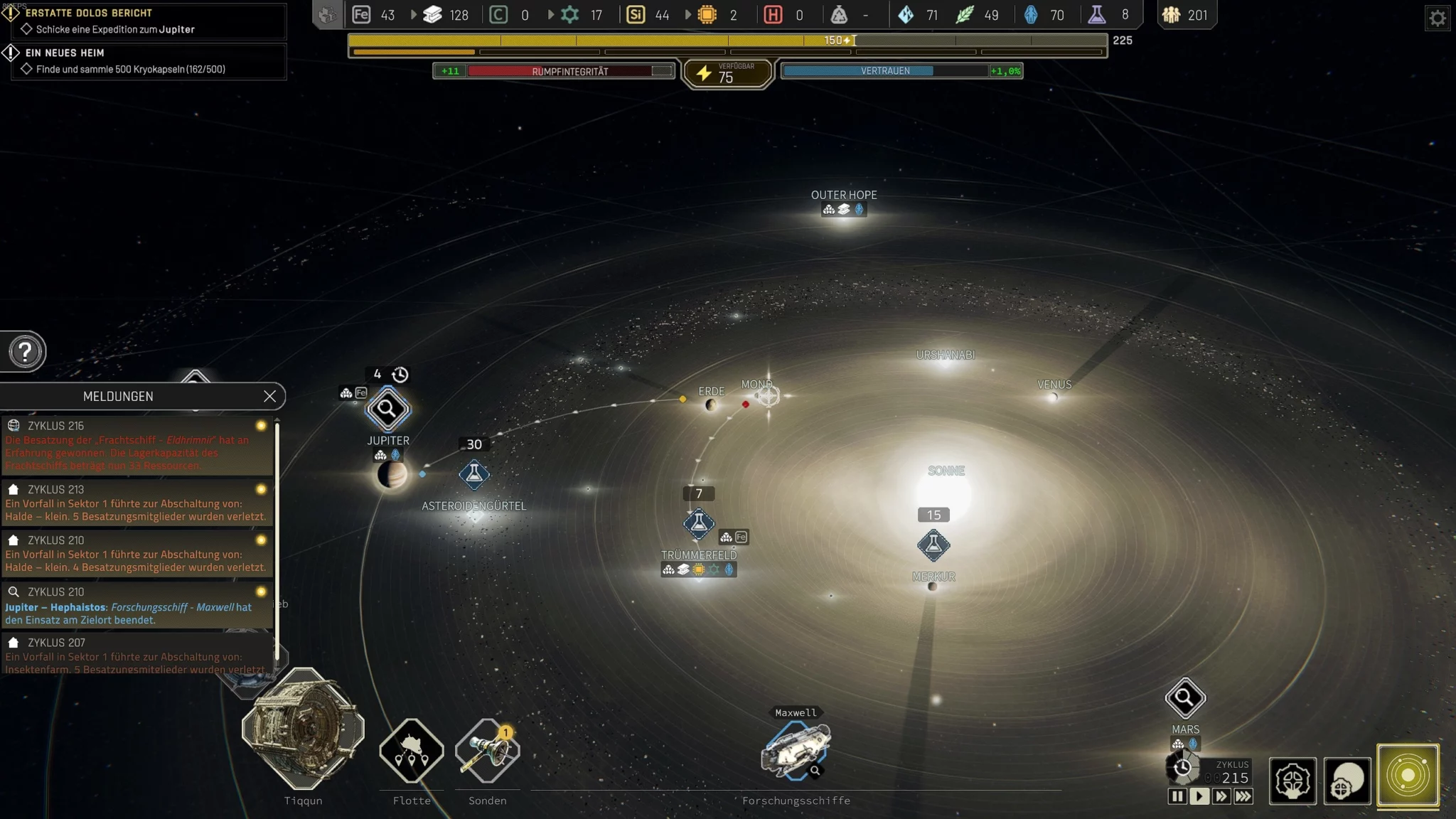Screen dimensions: 1456x819
Task: Pause the game time
Action: 1177,796
